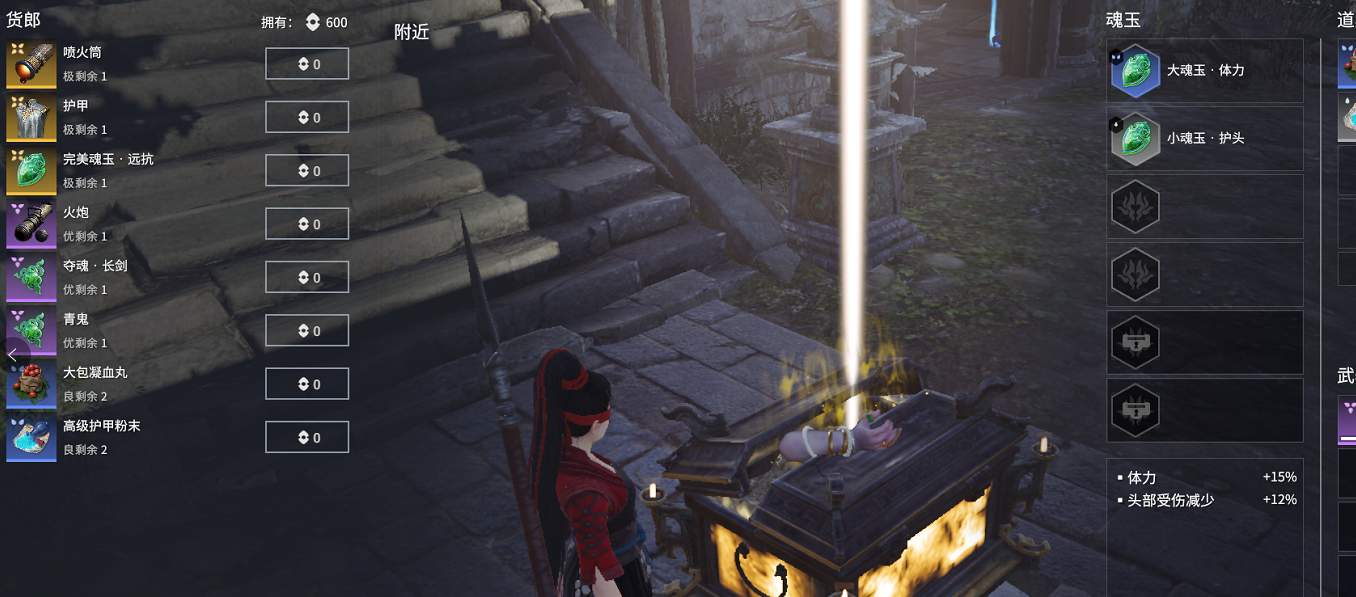Click the price button for 高级护甲粉末
1356x597 pixels.
[x=307, y=437]
